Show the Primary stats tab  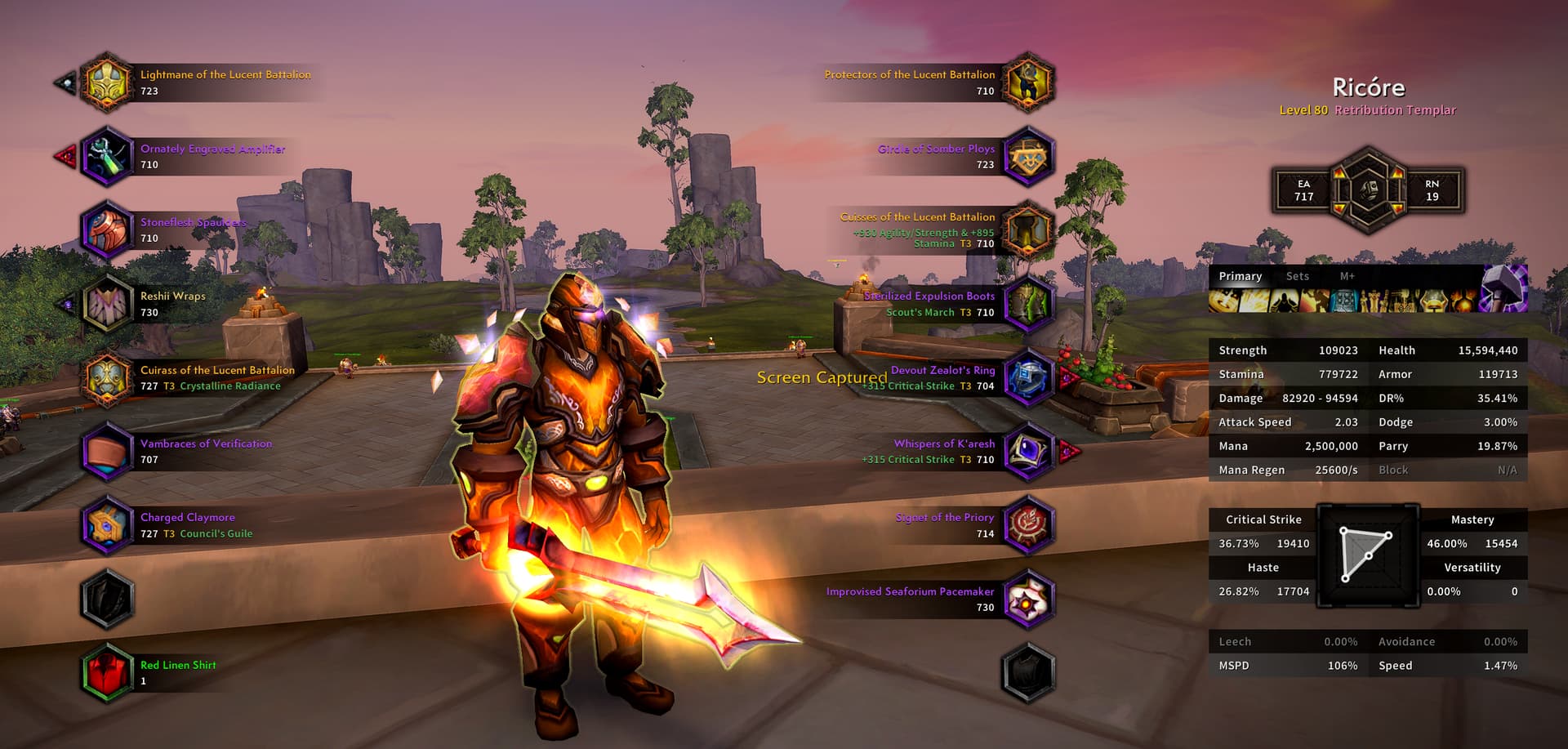pos(1240,276)
